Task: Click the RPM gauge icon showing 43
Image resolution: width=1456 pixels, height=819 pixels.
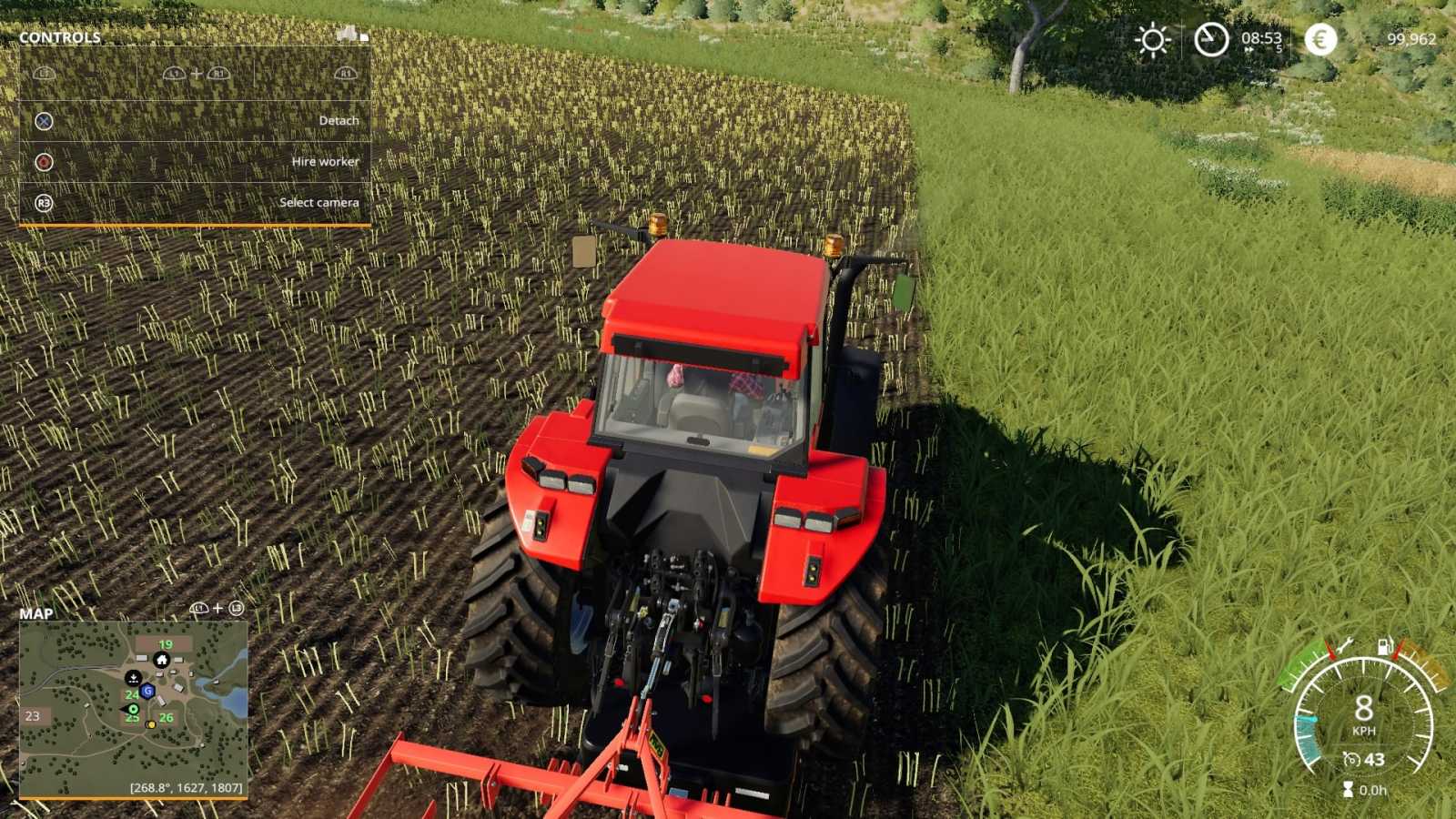Action: [x=1352, y=759]
